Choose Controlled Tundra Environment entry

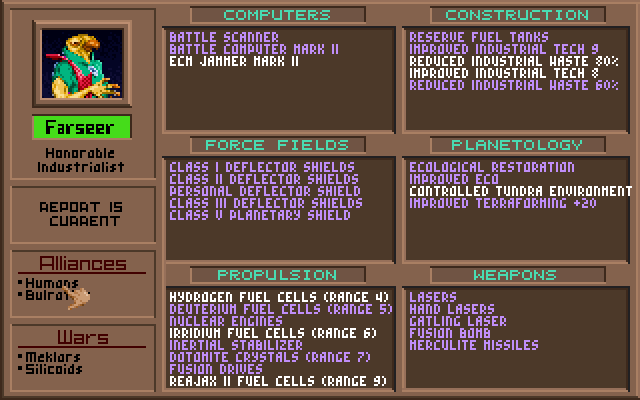point(520,191)
